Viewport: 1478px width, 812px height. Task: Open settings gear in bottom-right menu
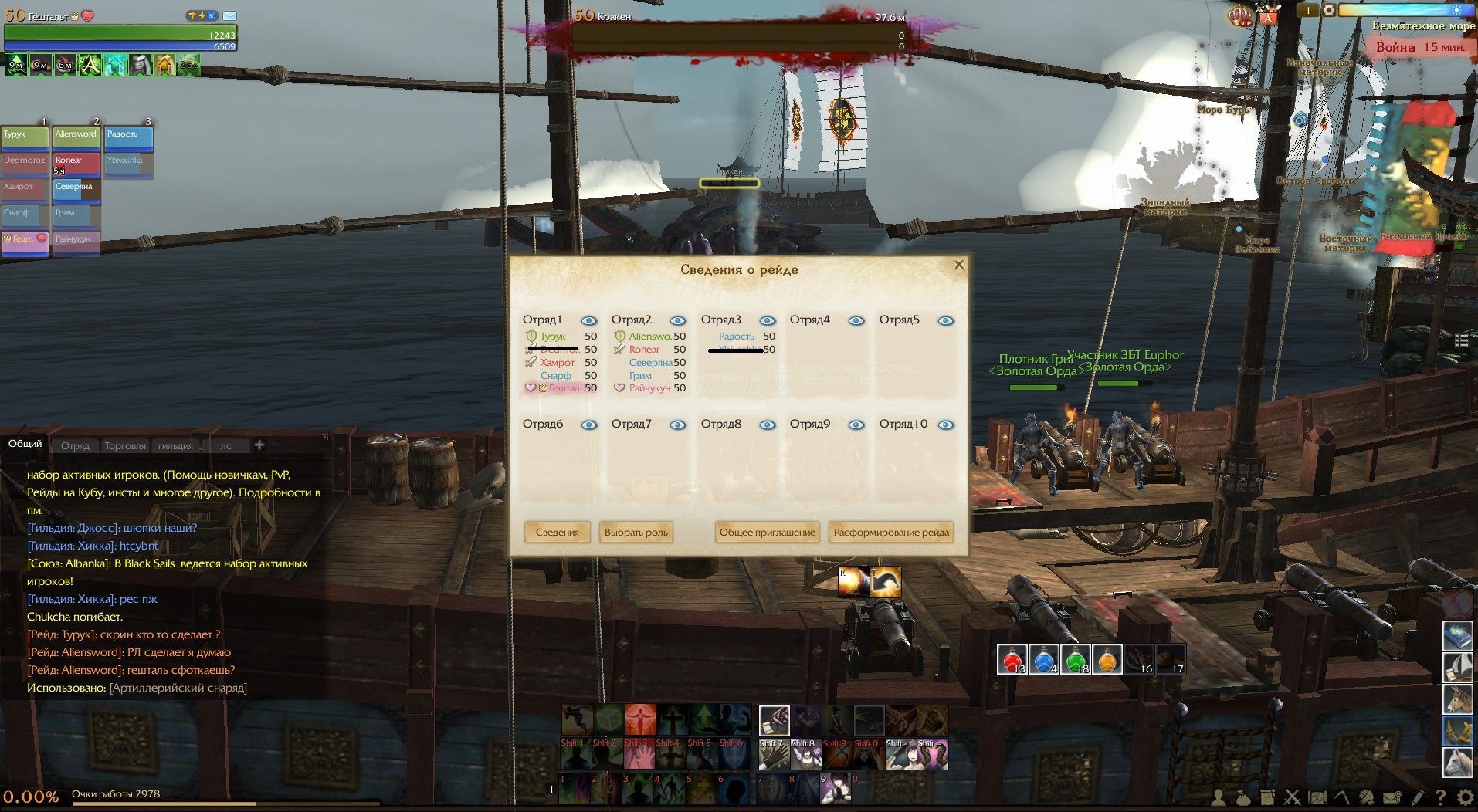[1465, 797]
